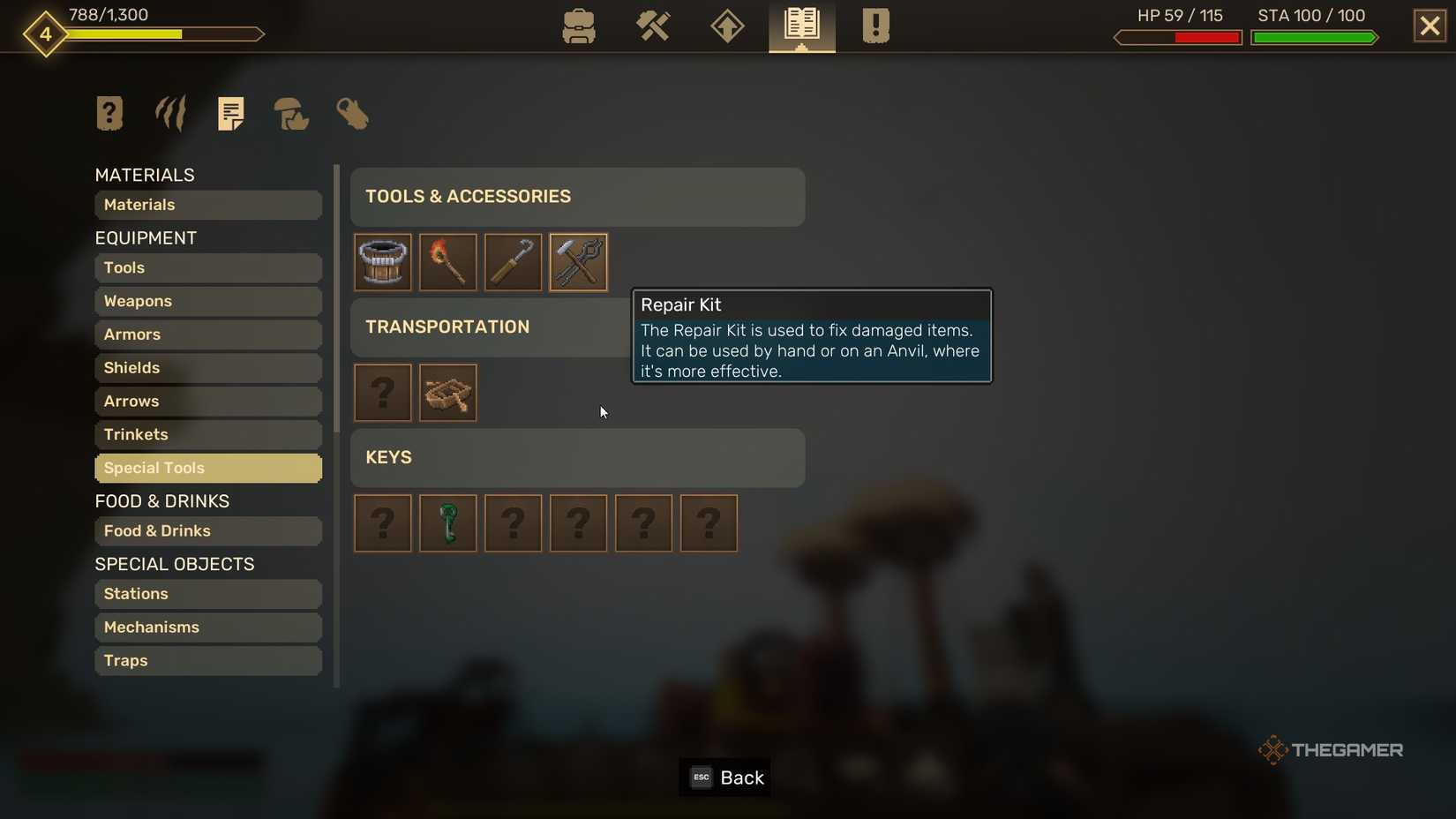This screenshot has height=819, width=1456.
Task: Collapse the EQUIPMENT section header
Action: point(146,237)
